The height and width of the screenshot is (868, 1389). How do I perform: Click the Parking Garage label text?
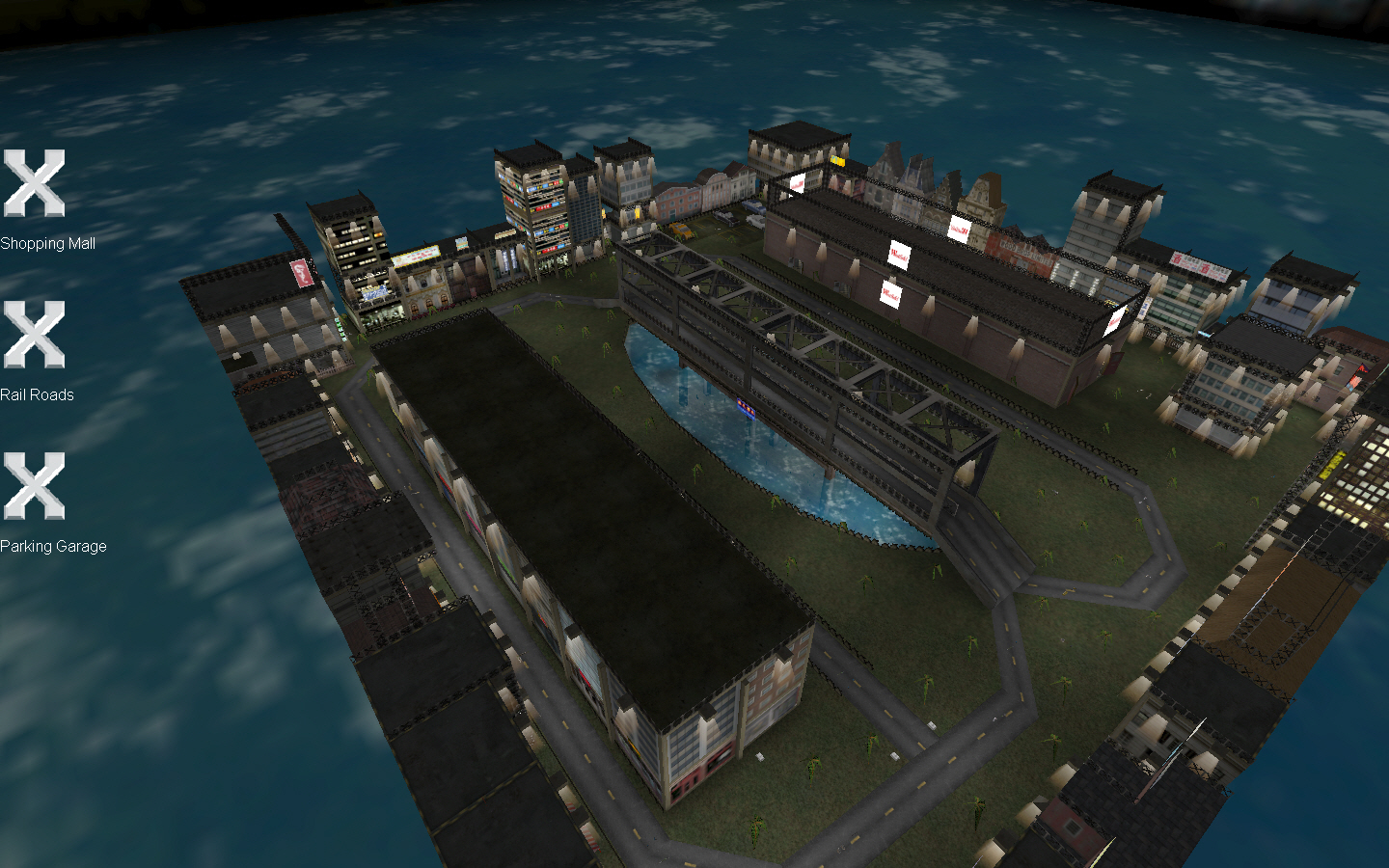[x=53, y=546]
